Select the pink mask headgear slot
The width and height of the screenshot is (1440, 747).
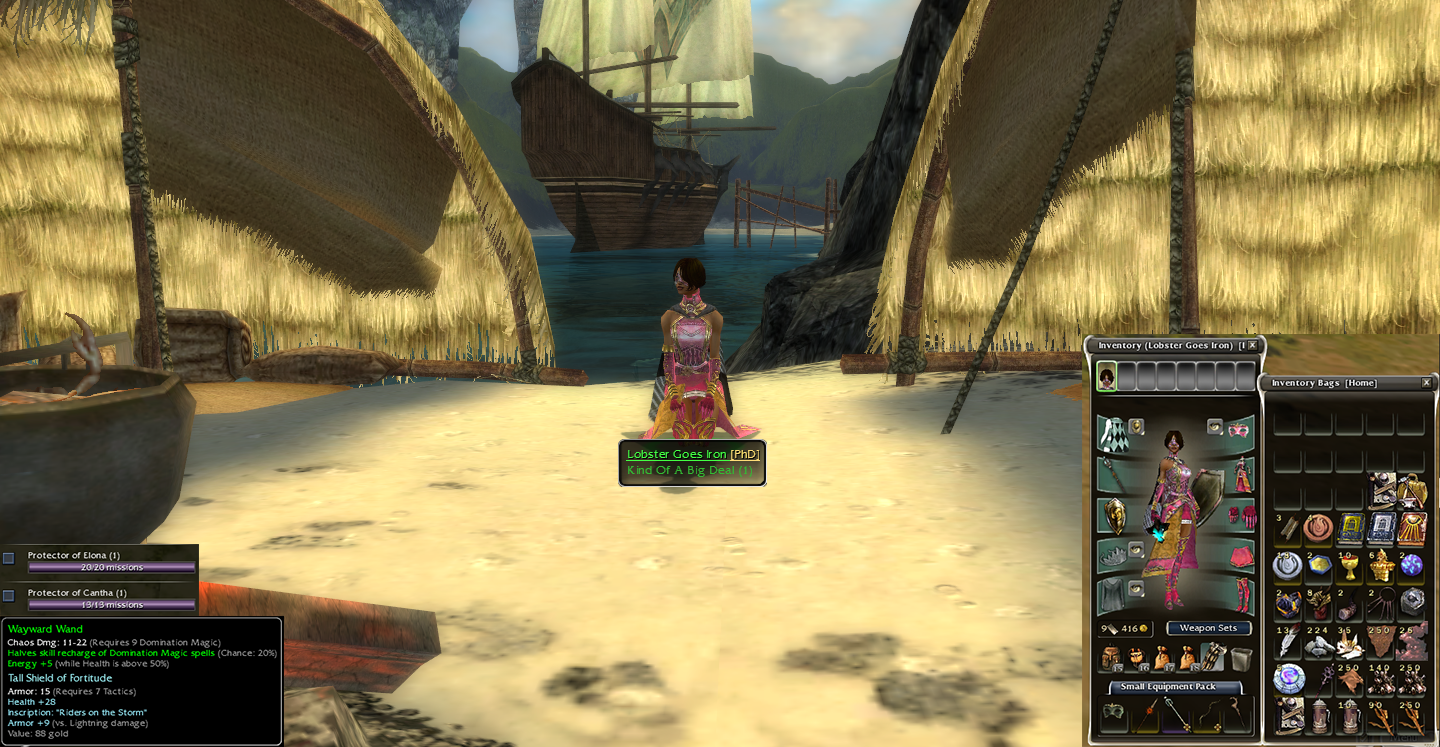pyautogui.click(x=1241, y=430)
